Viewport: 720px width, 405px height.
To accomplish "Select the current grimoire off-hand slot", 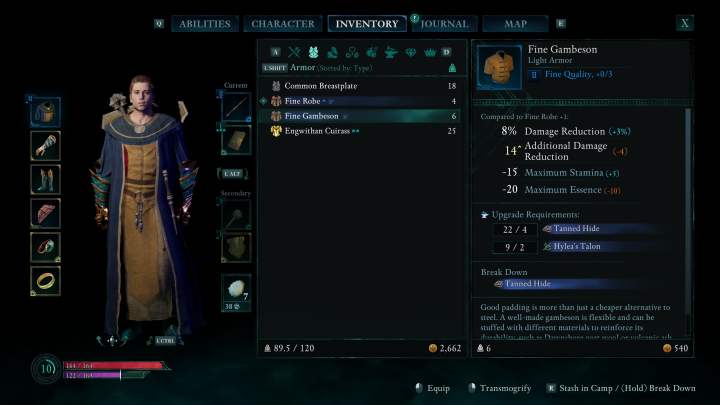I will click(x=235, y=141).
